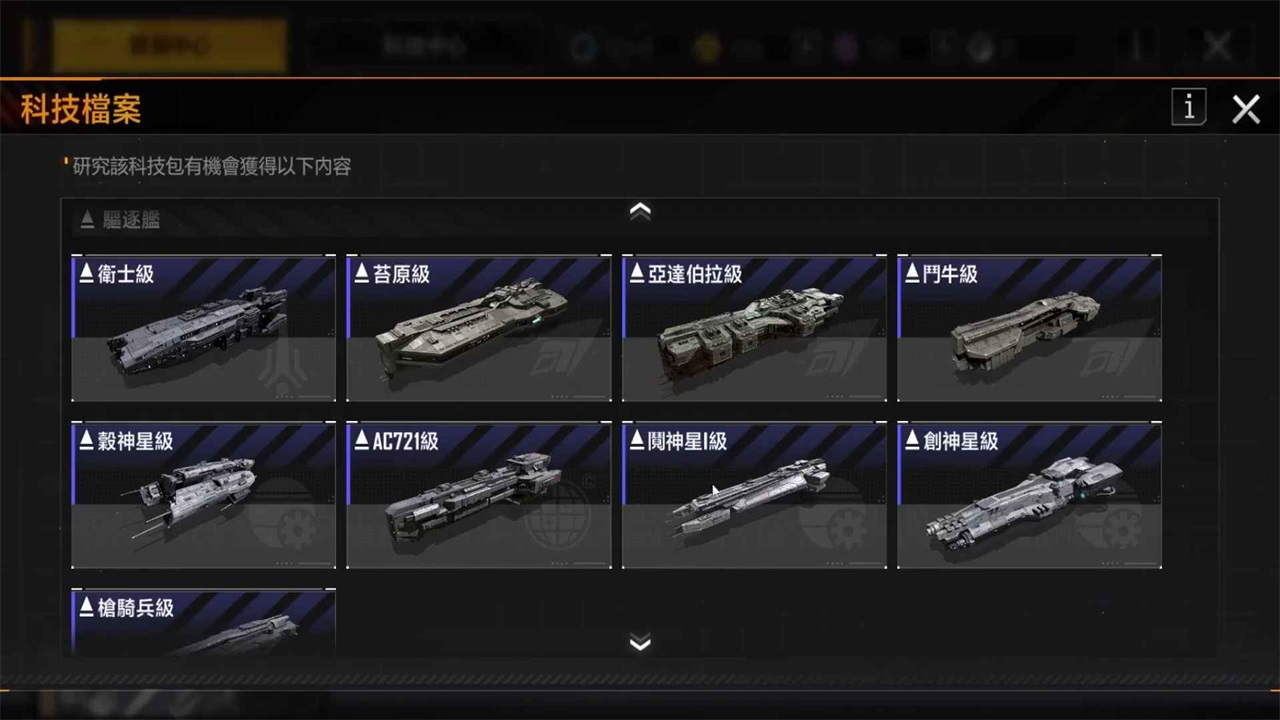Open the info button beside the close X

[x=1189, y=108]
